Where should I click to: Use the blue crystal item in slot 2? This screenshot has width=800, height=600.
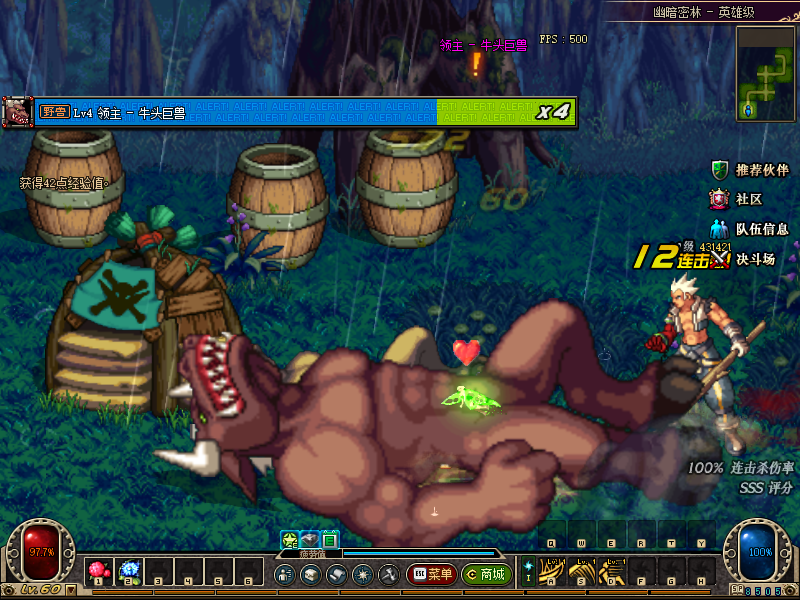point(129,572)
